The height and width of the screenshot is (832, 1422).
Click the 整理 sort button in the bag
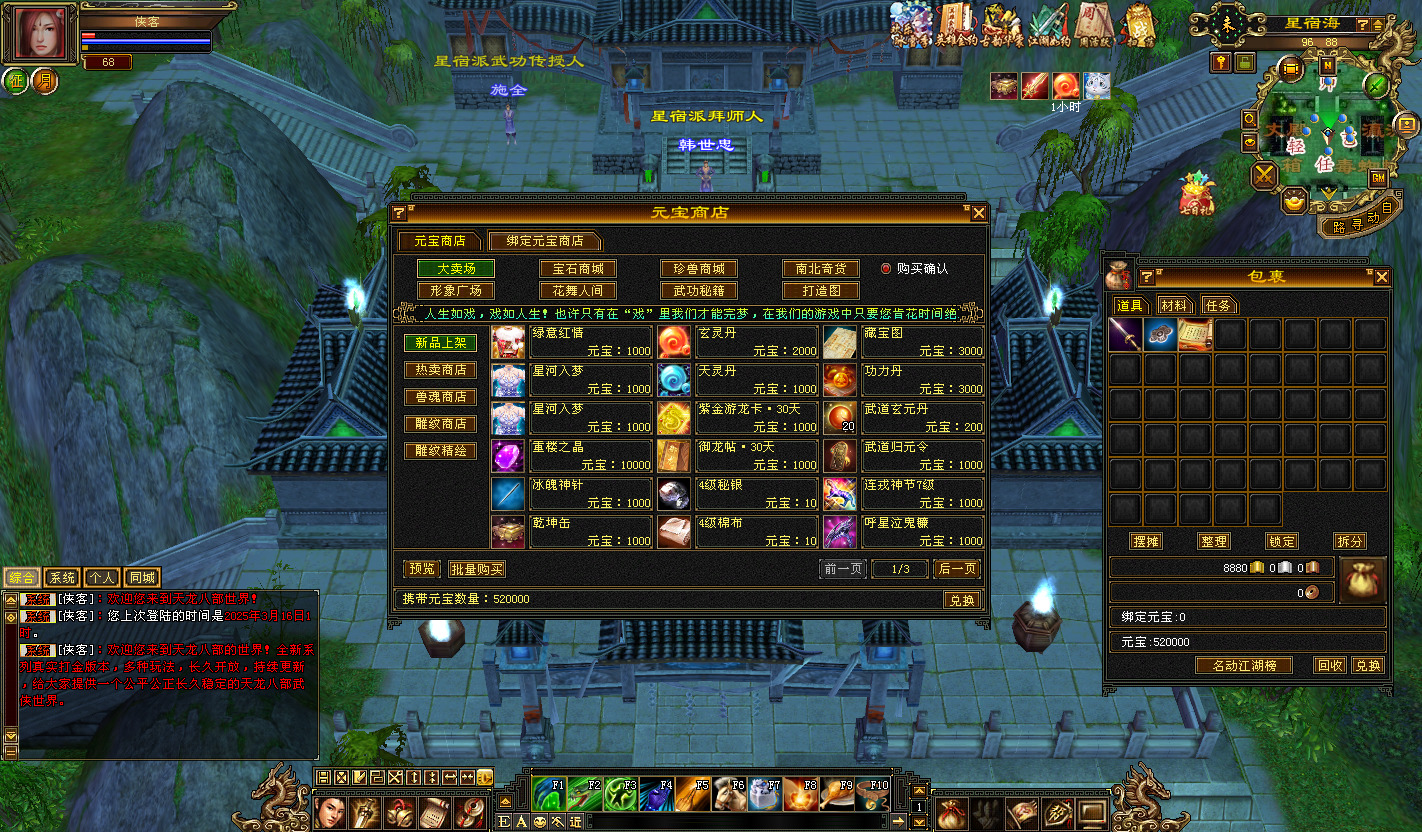point(1213,541)
